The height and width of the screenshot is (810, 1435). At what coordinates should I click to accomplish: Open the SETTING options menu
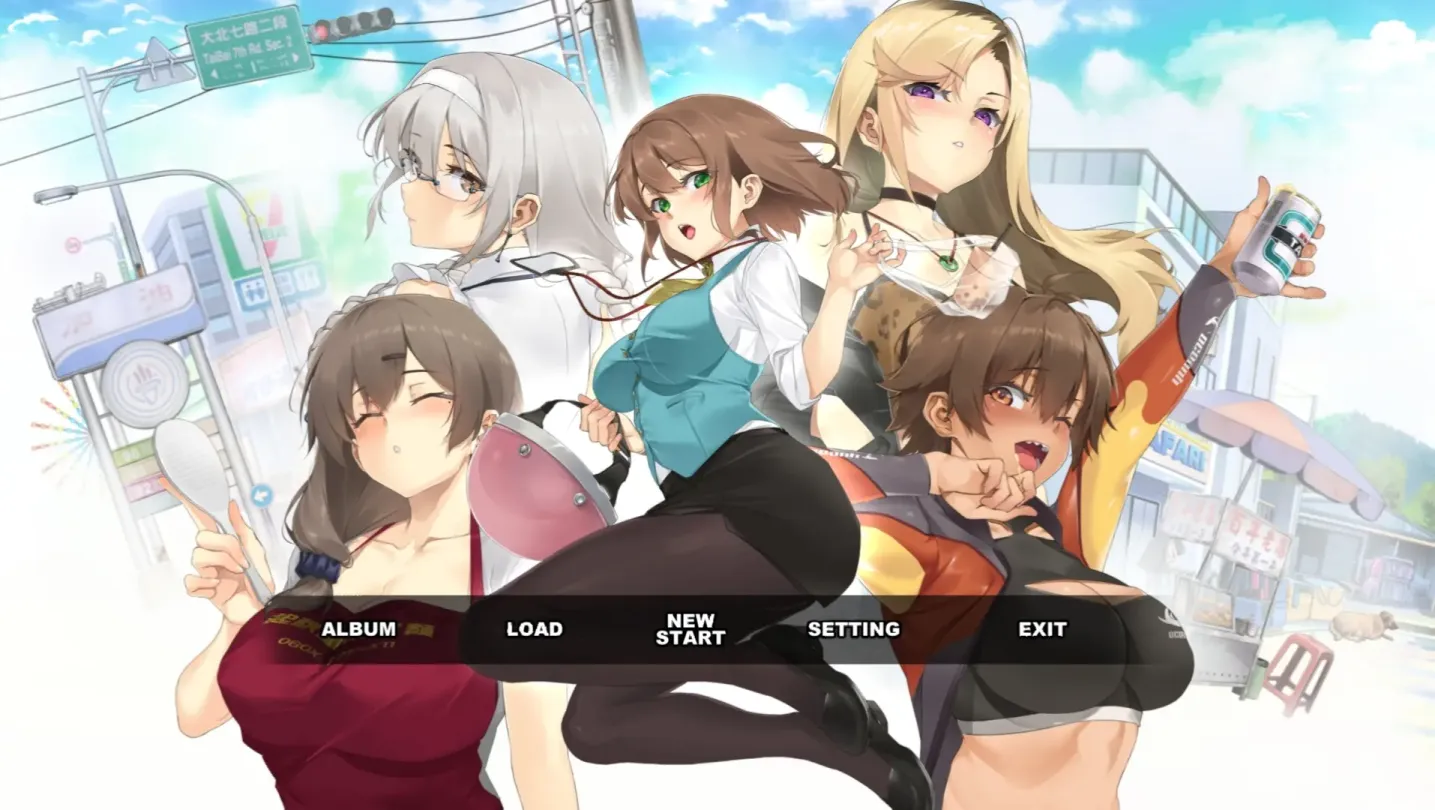point(853,631)
